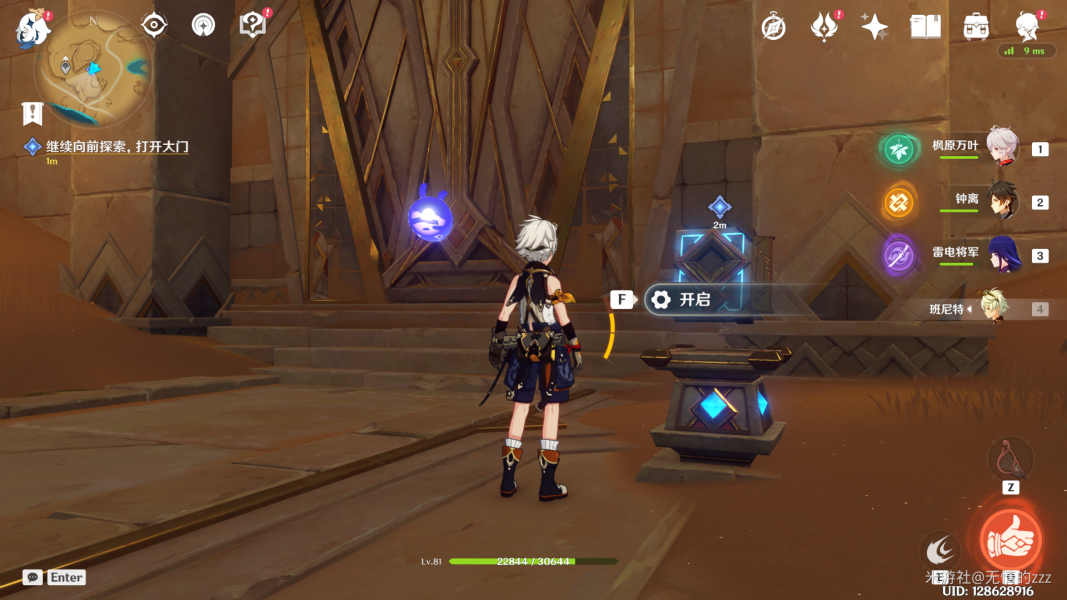Viewport: 1067px width, 600px height.
Task: Use the harp gadget
Action: coord(1010,459)
